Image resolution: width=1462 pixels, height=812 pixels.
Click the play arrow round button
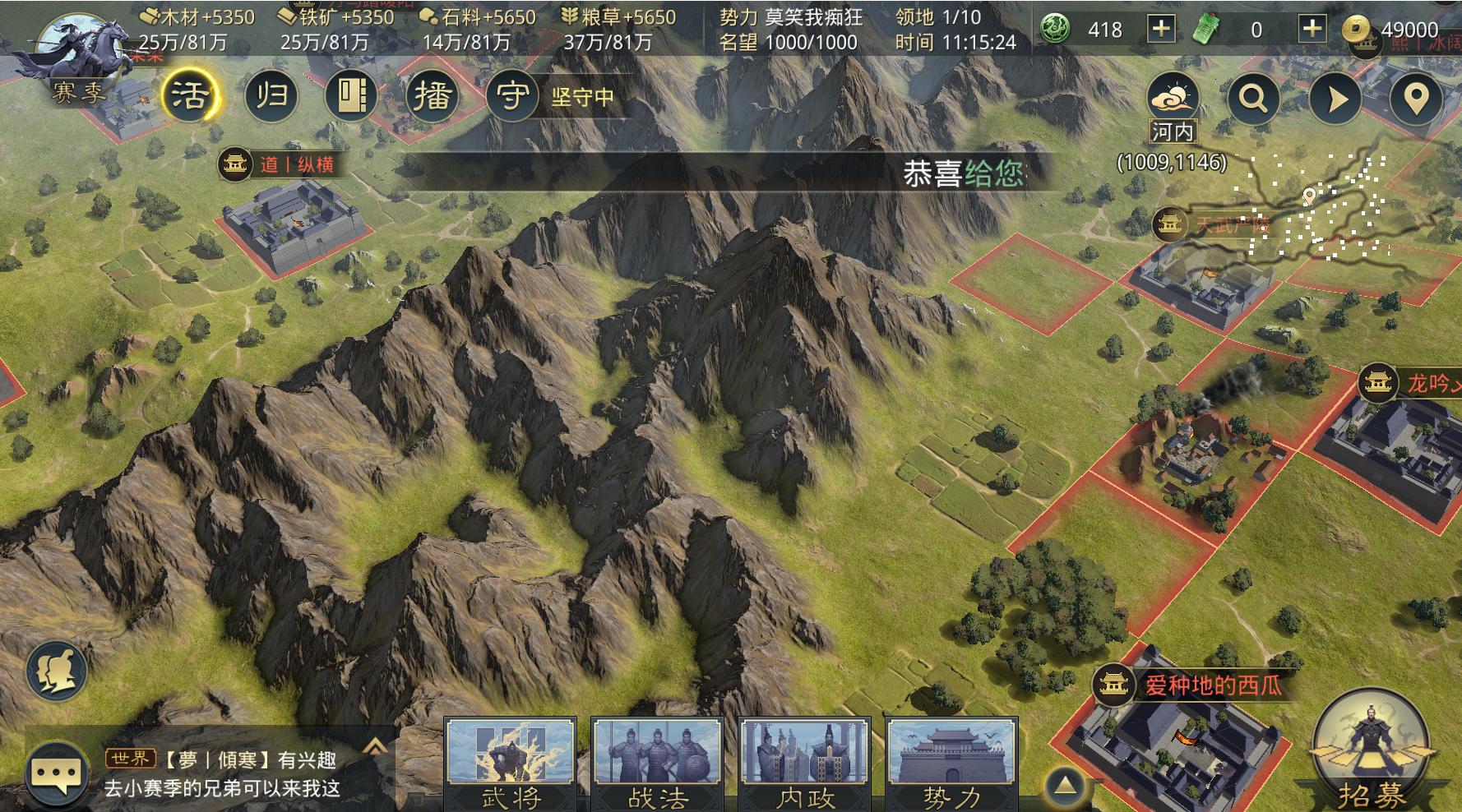click(x=1335, y=99)
